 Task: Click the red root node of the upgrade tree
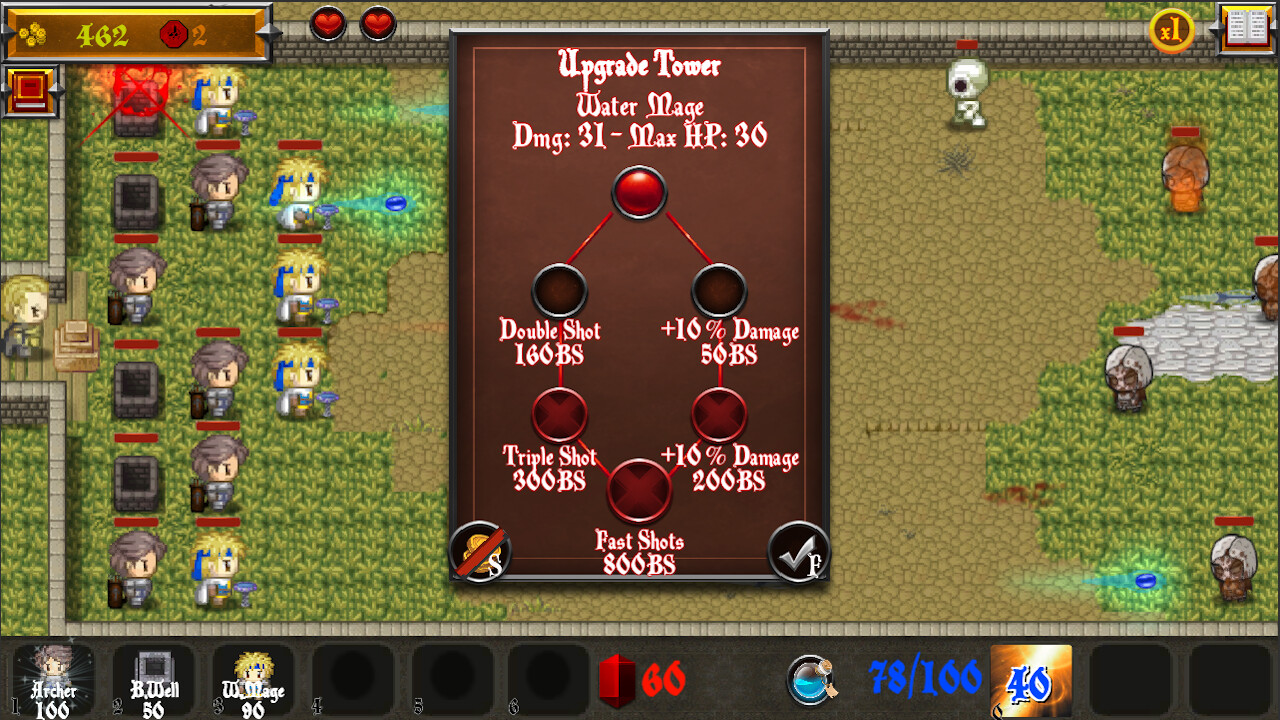coord(639,192)
